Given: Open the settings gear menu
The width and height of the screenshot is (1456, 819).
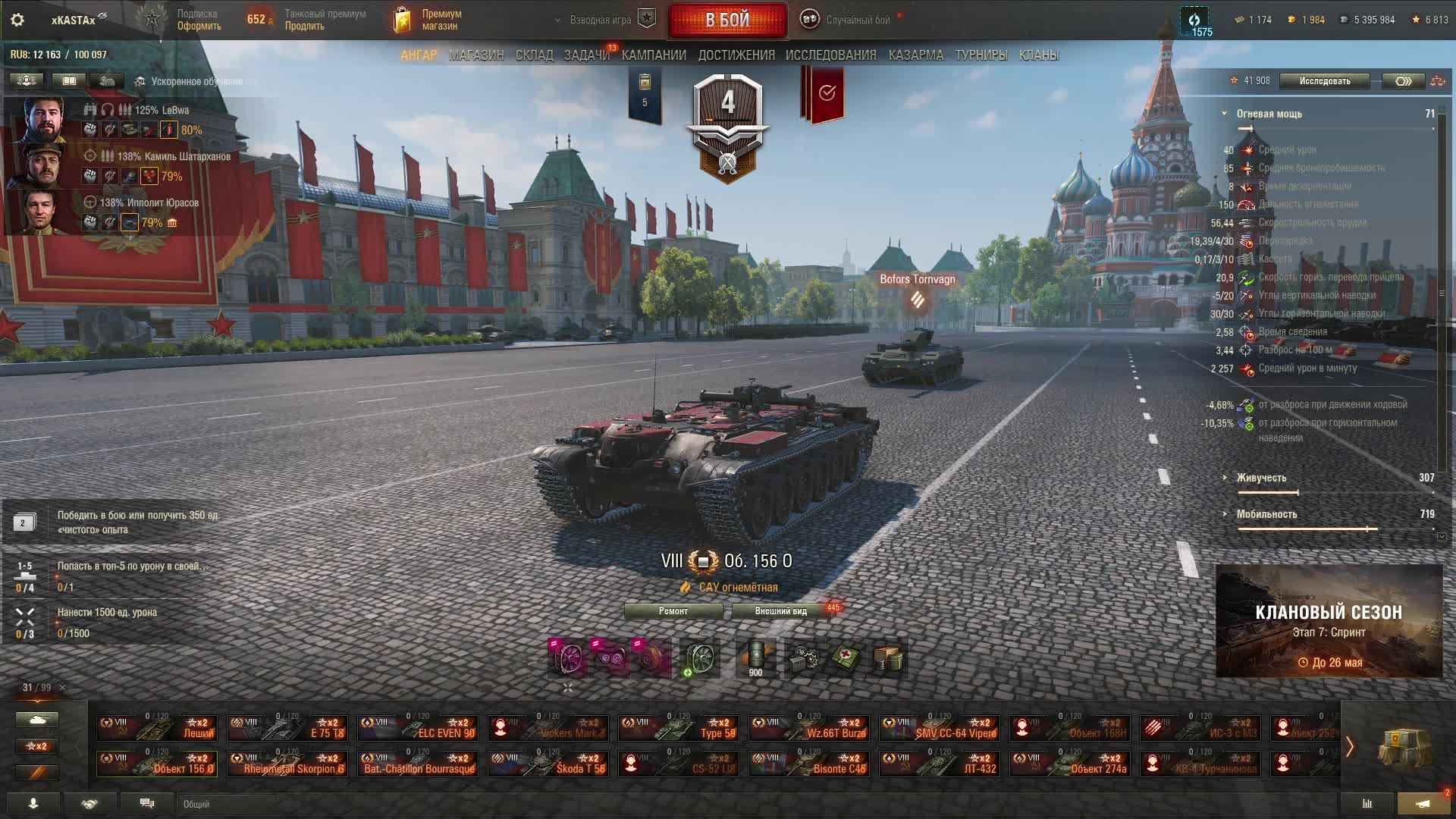Looking at the screenshot, I should pos(17,20).
